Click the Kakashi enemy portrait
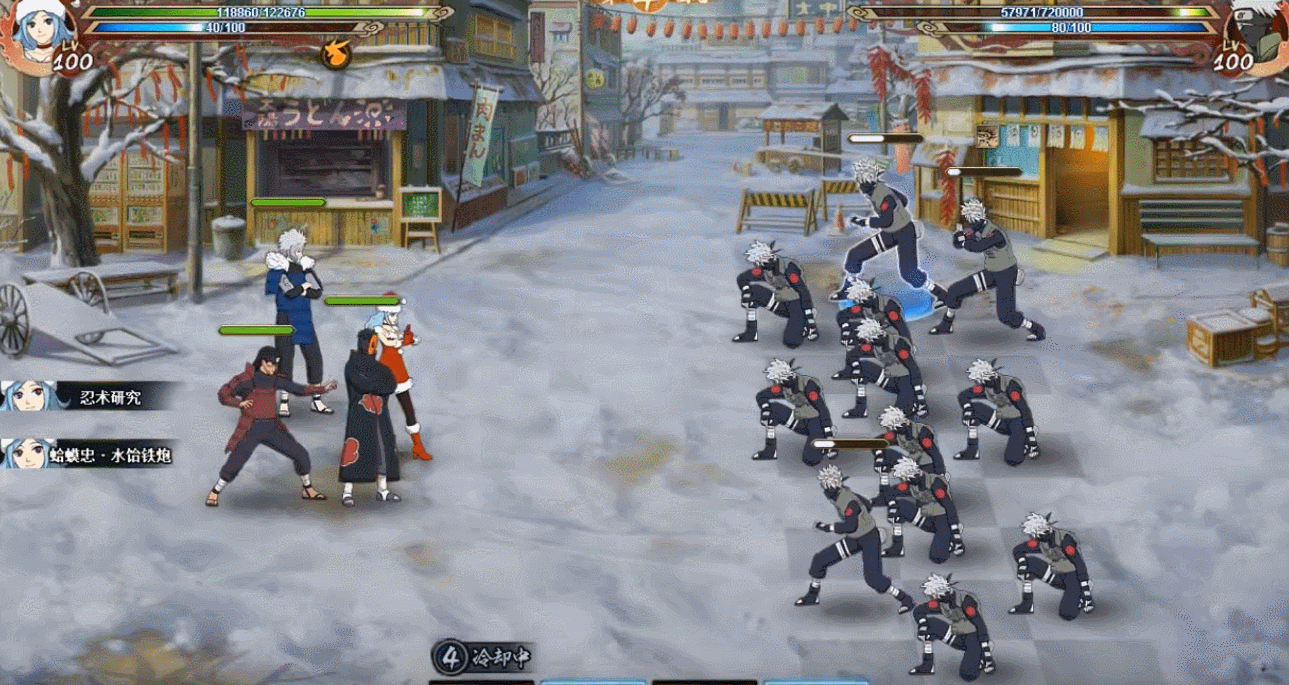 point(1257,30)
